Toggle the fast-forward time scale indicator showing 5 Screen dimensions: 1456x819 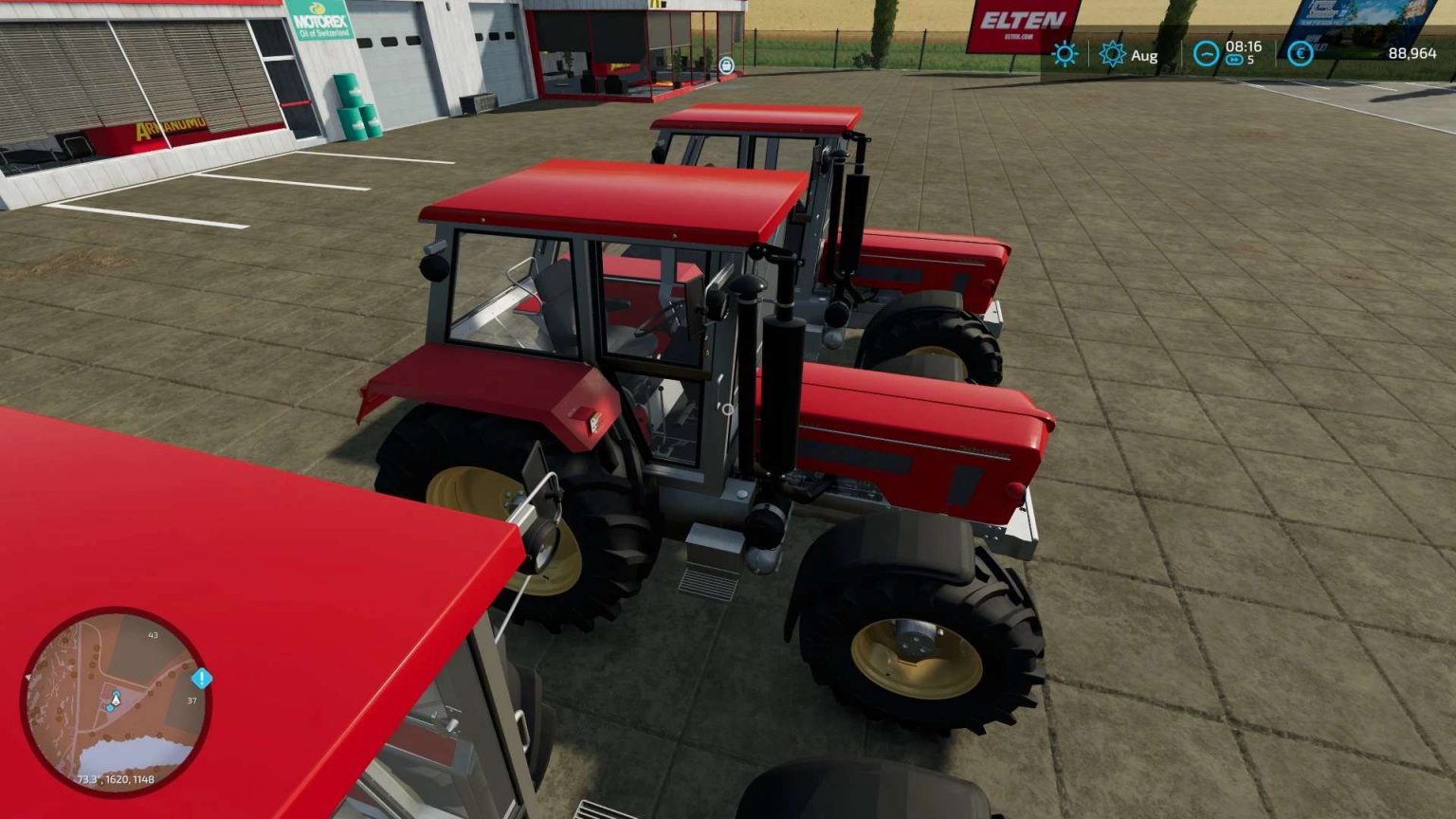1237,61
